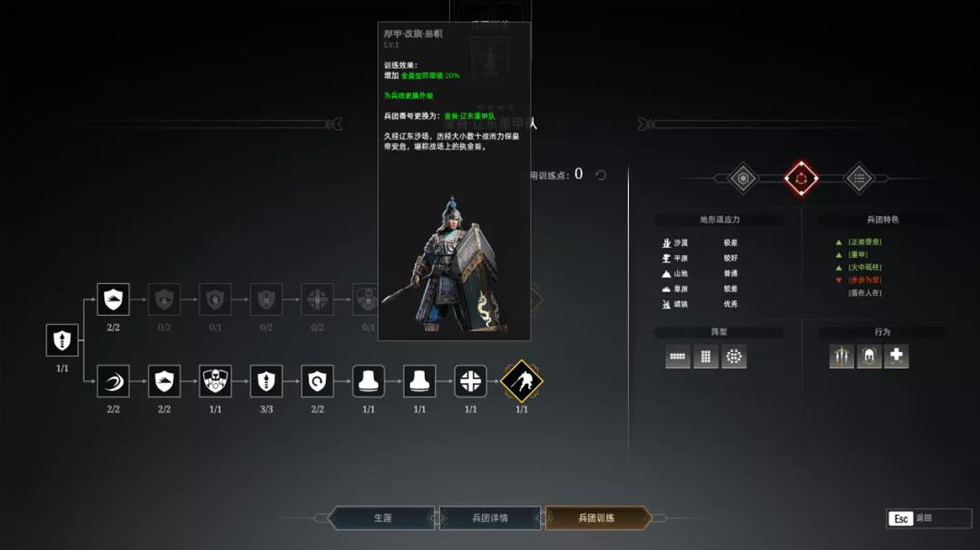
Task: Select the square block formation icon
Action: coord(706,356)
